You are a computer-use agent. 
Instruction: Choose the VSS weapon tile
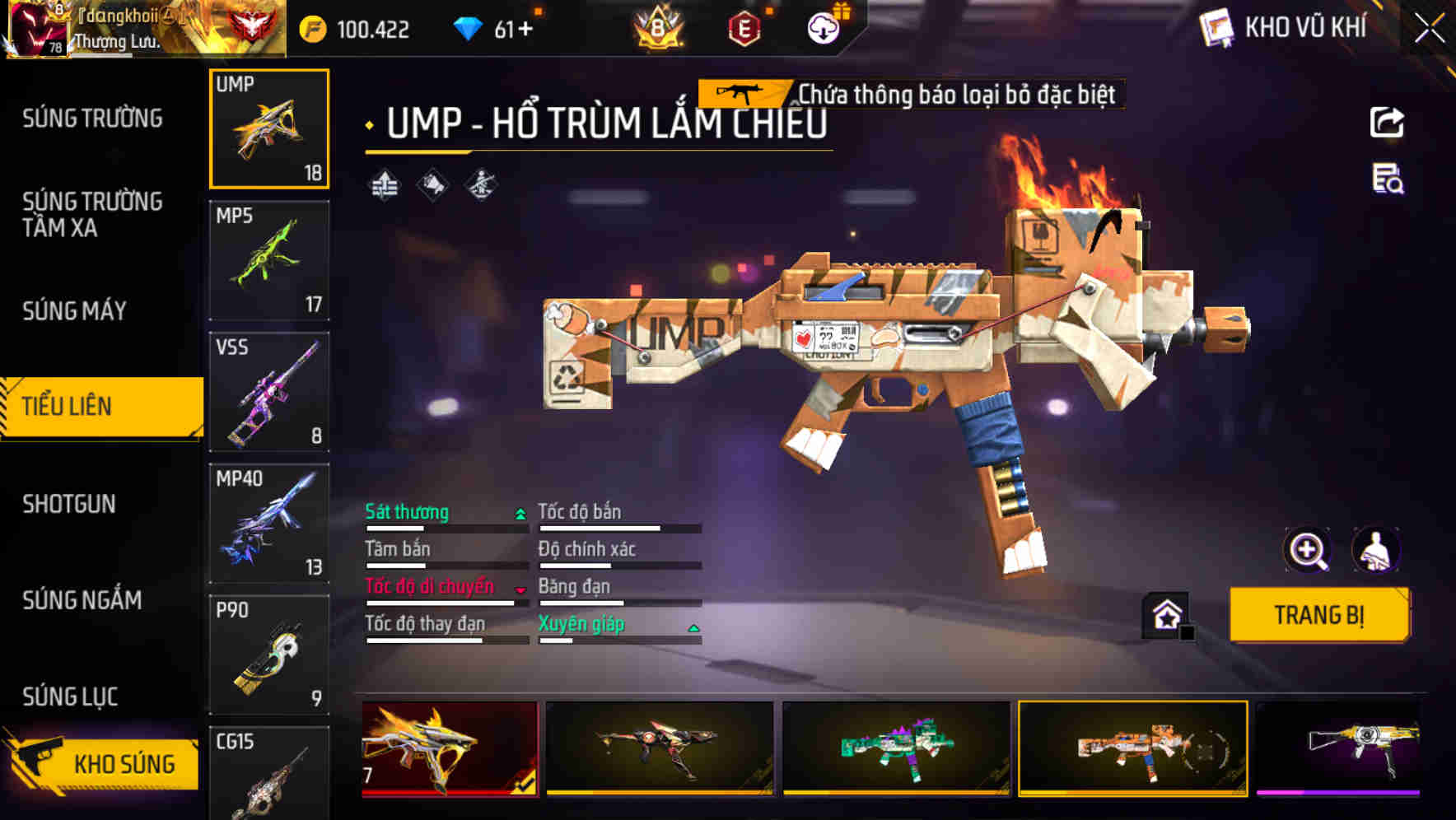click(269, 392)
